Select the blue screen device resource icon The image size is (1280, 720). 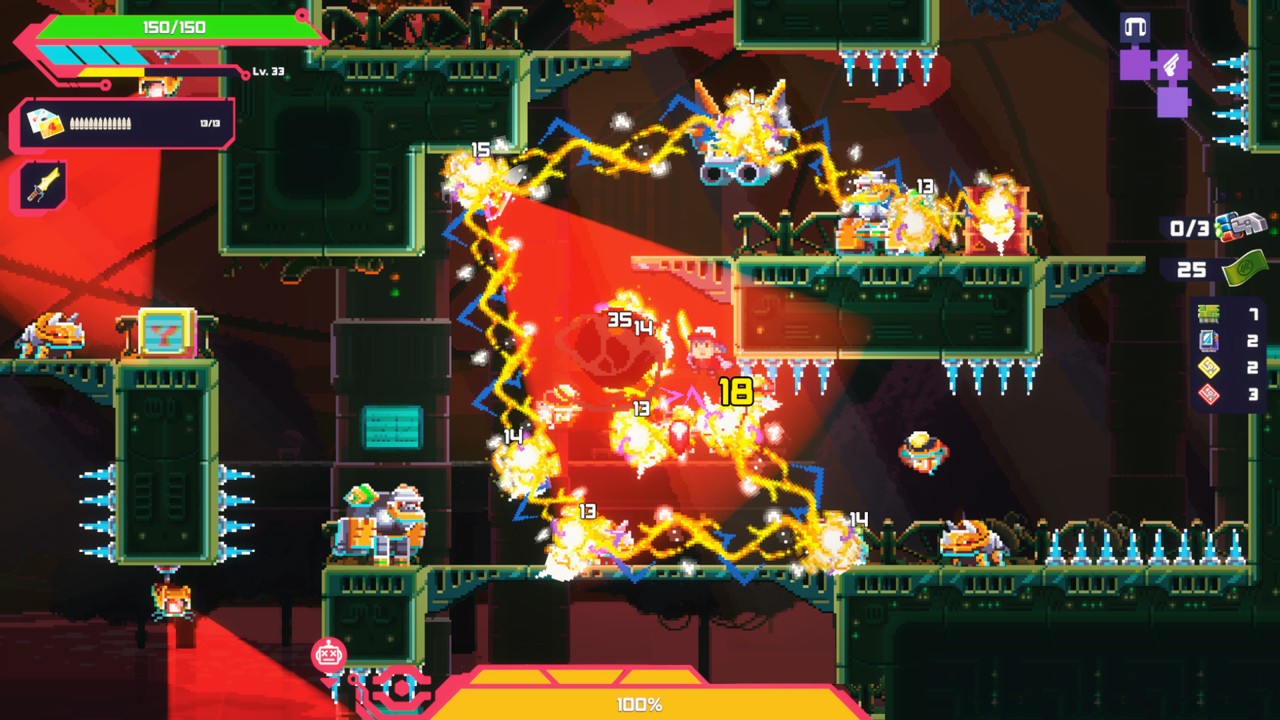click(1208, 338)
